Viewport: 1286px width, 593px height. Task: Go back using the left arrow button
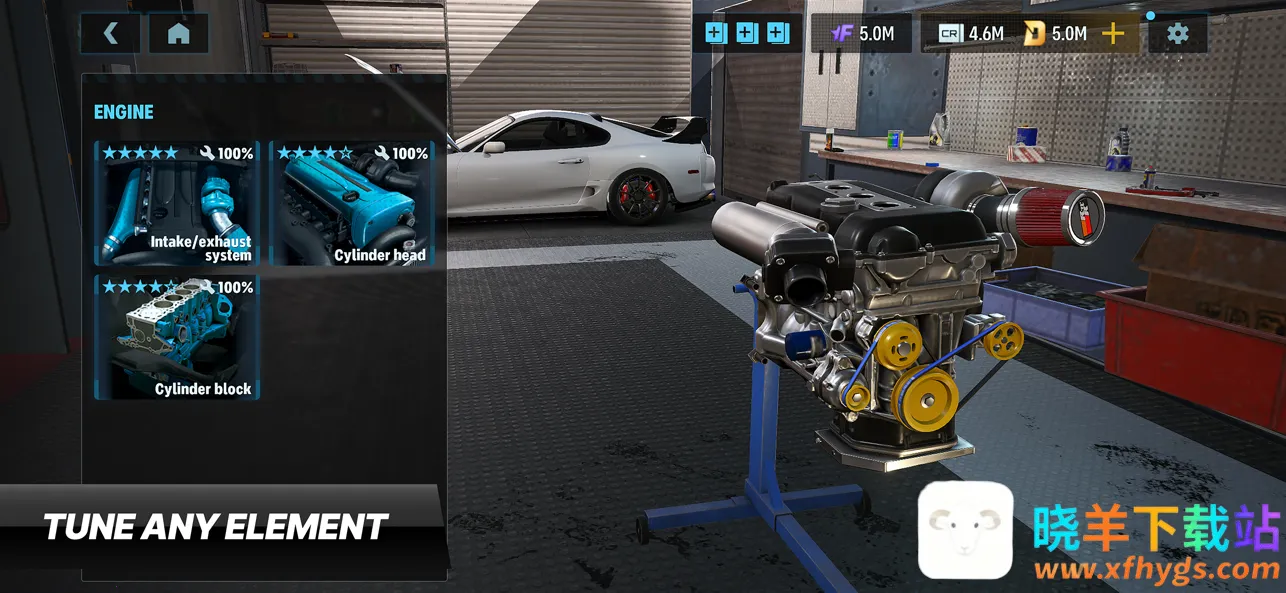(110, 33)
